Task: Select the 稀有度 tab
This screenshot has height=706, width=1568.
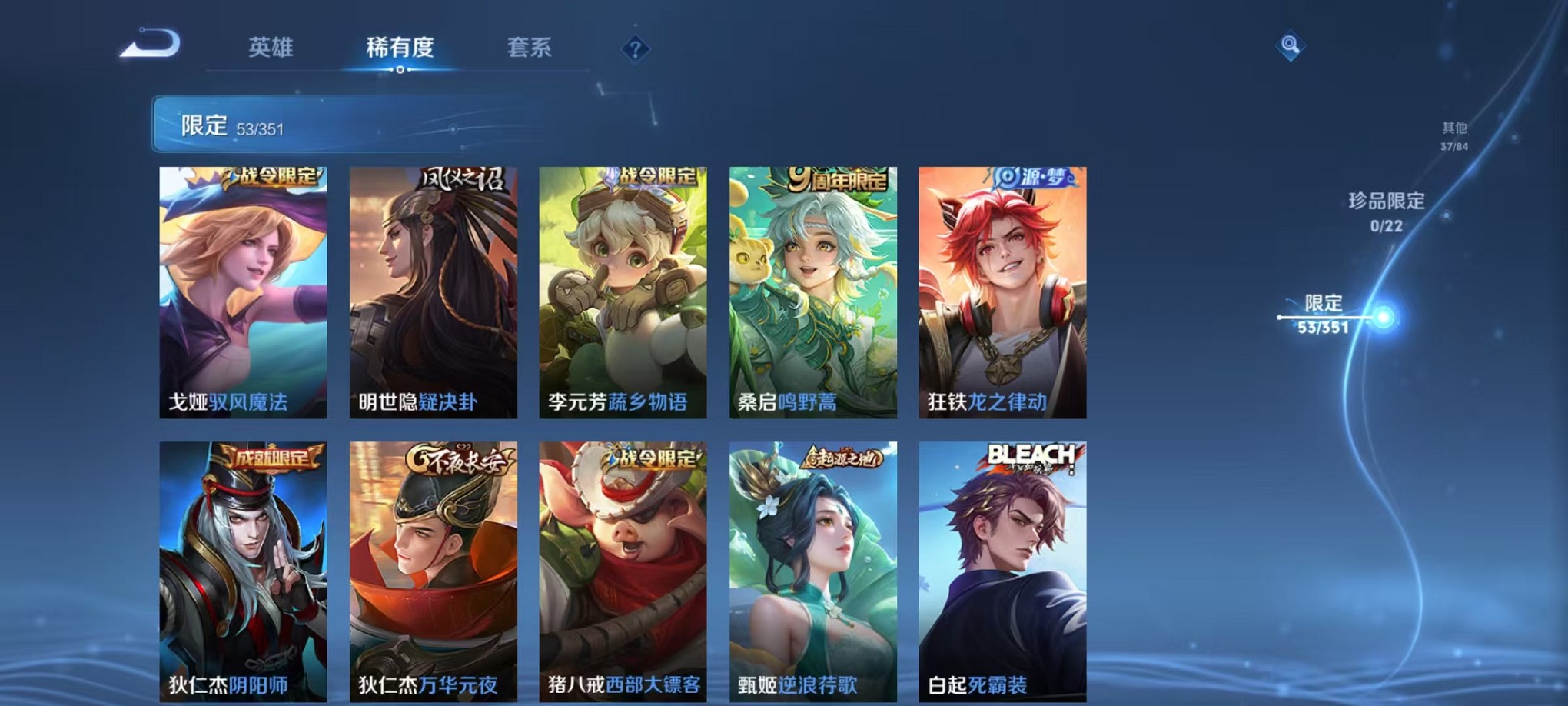Action: coord(400,48)
